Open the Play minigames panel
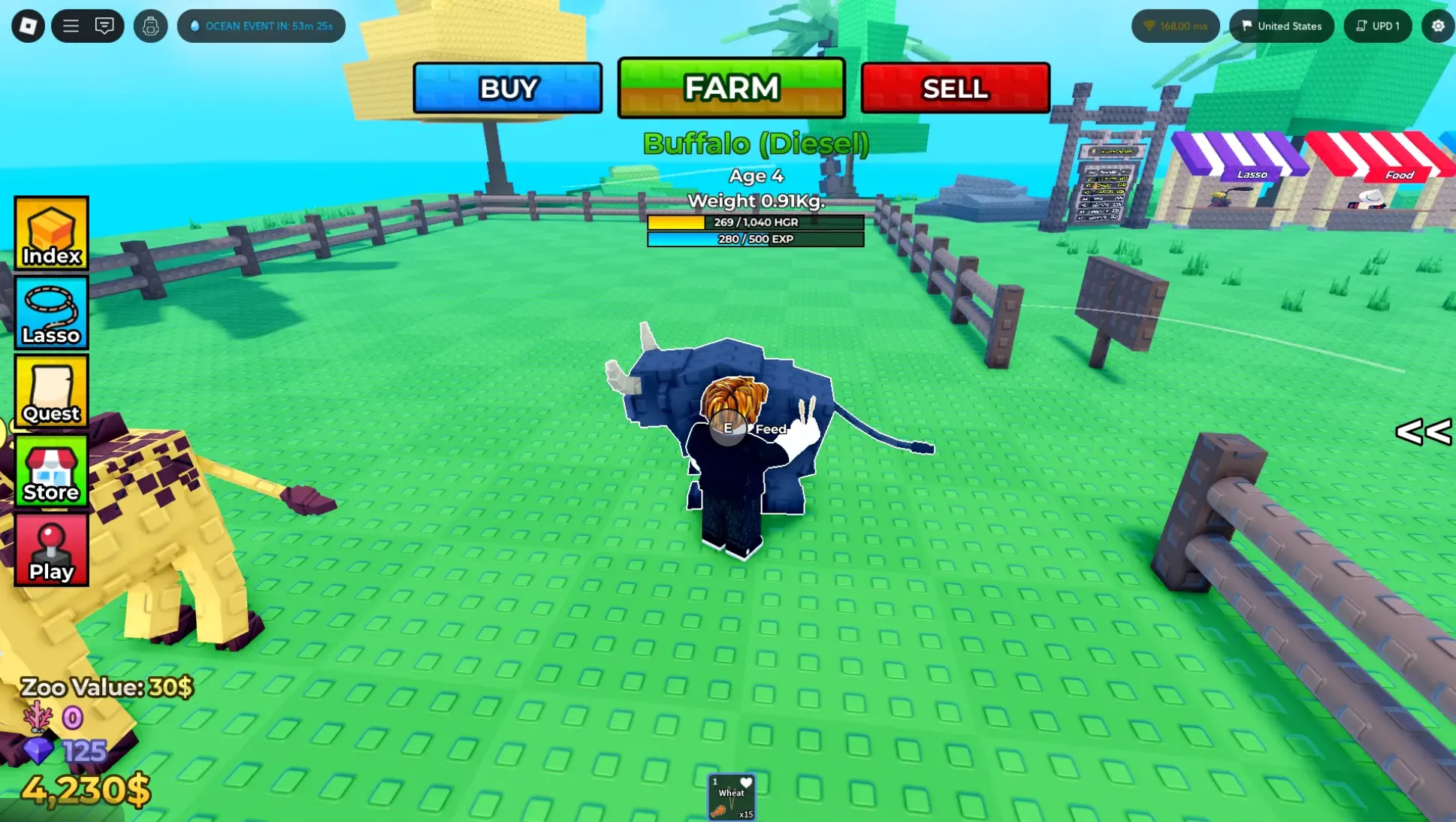Viewport: 1456px width, 822px height. [50, 549]
